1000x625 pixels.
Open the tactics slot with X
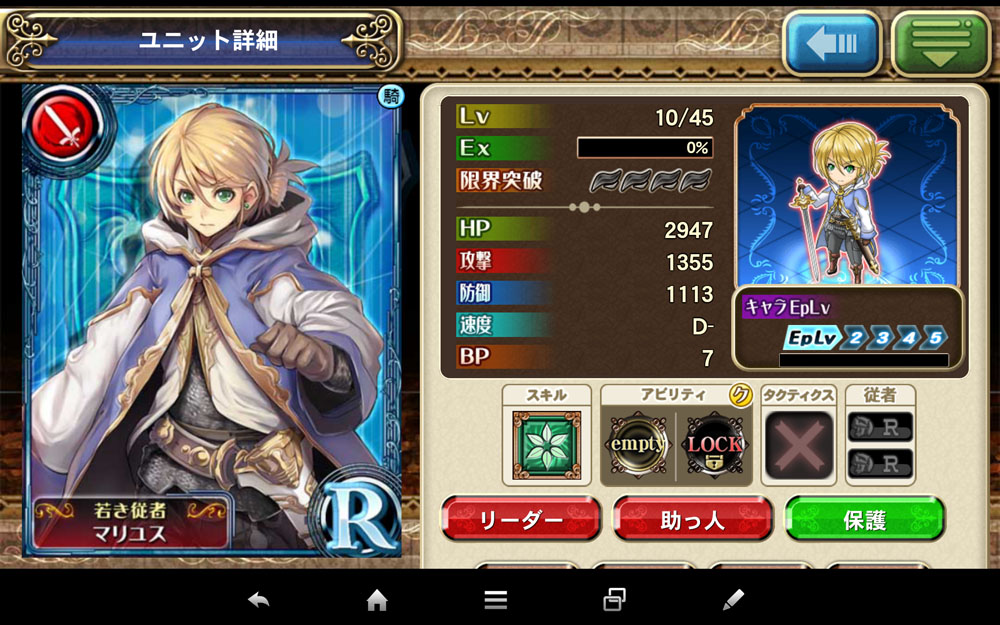pos(798,444)
